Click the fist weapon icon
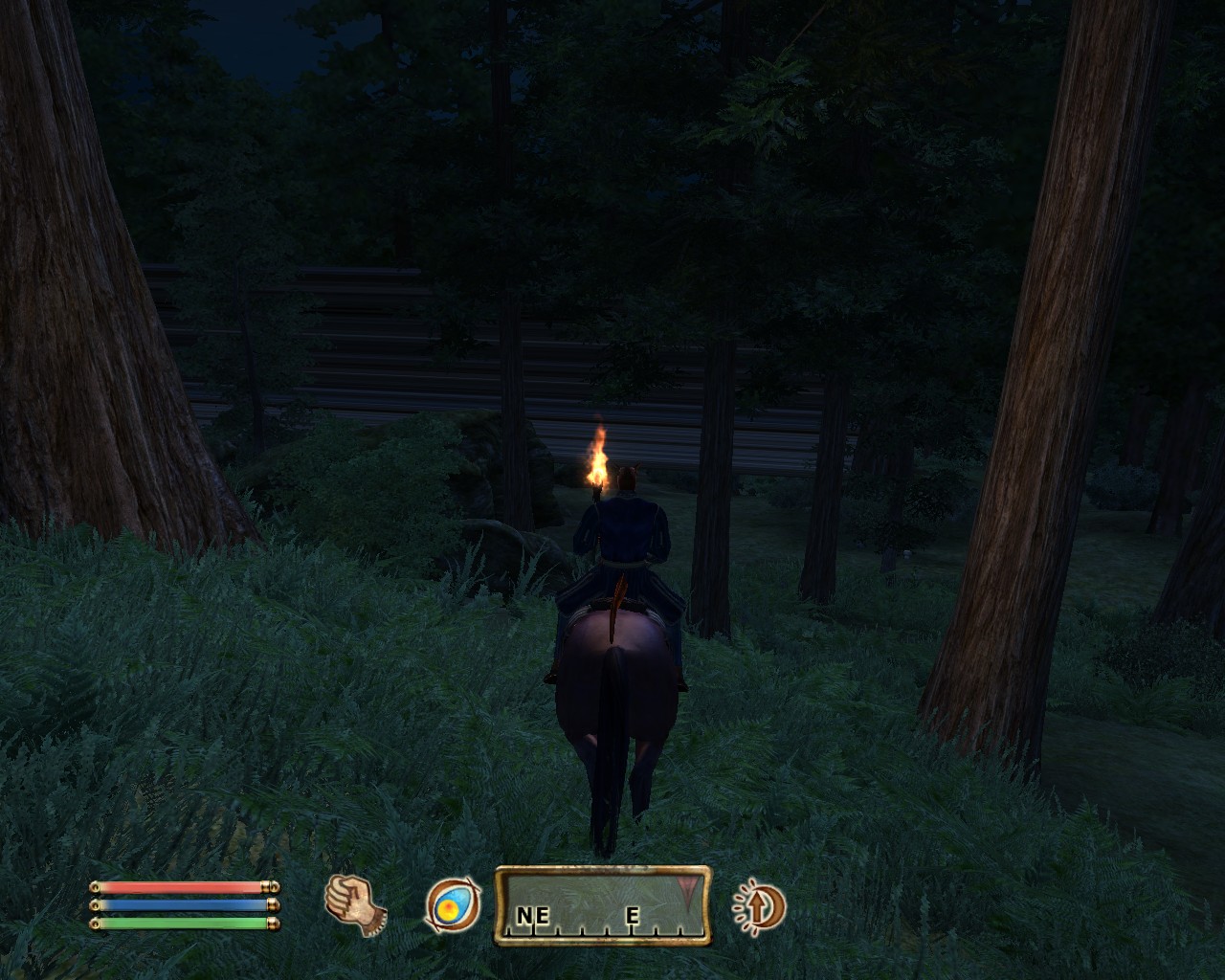Image resolution: width=1225 pixels, height=980 pixels. [355, 904]
